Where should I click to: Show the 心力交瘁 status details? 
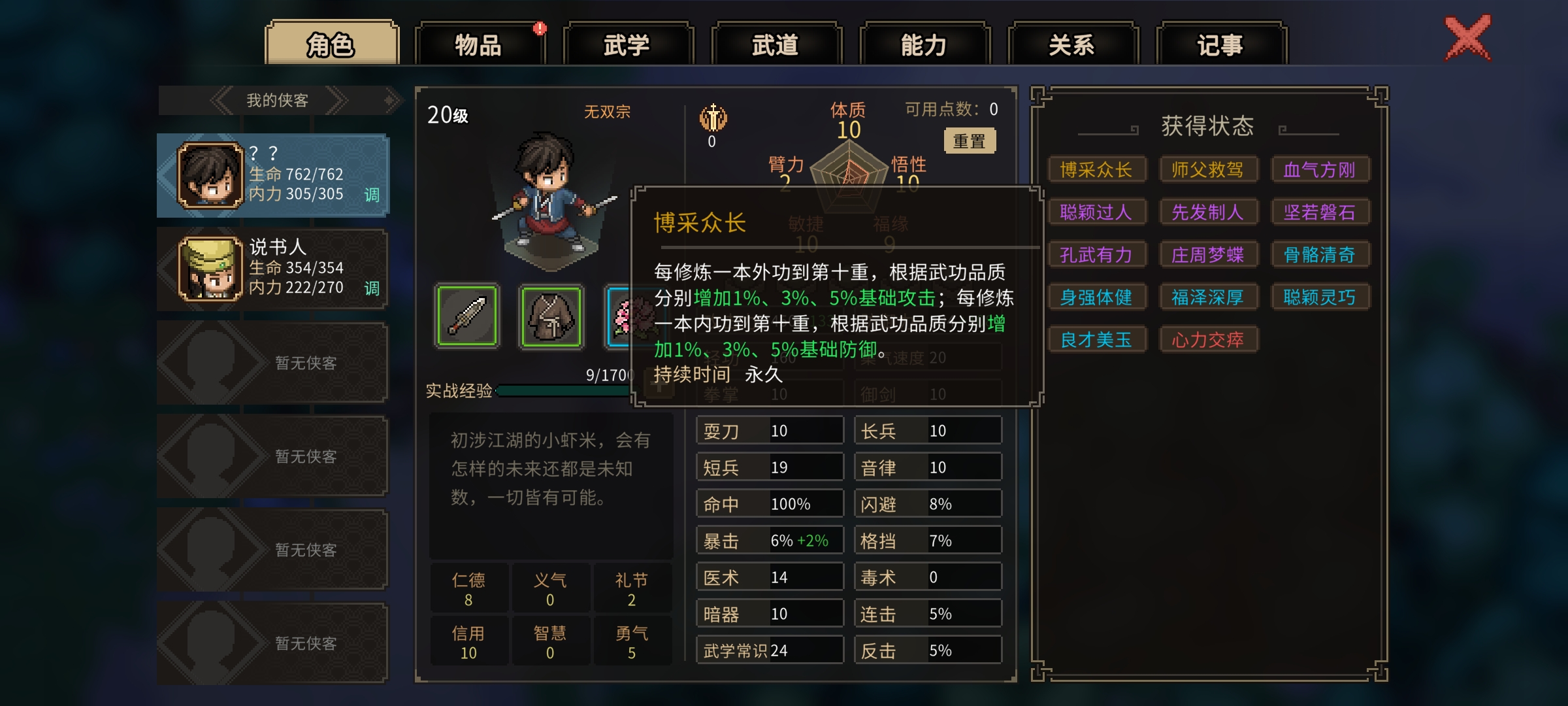pos(1207,340)
